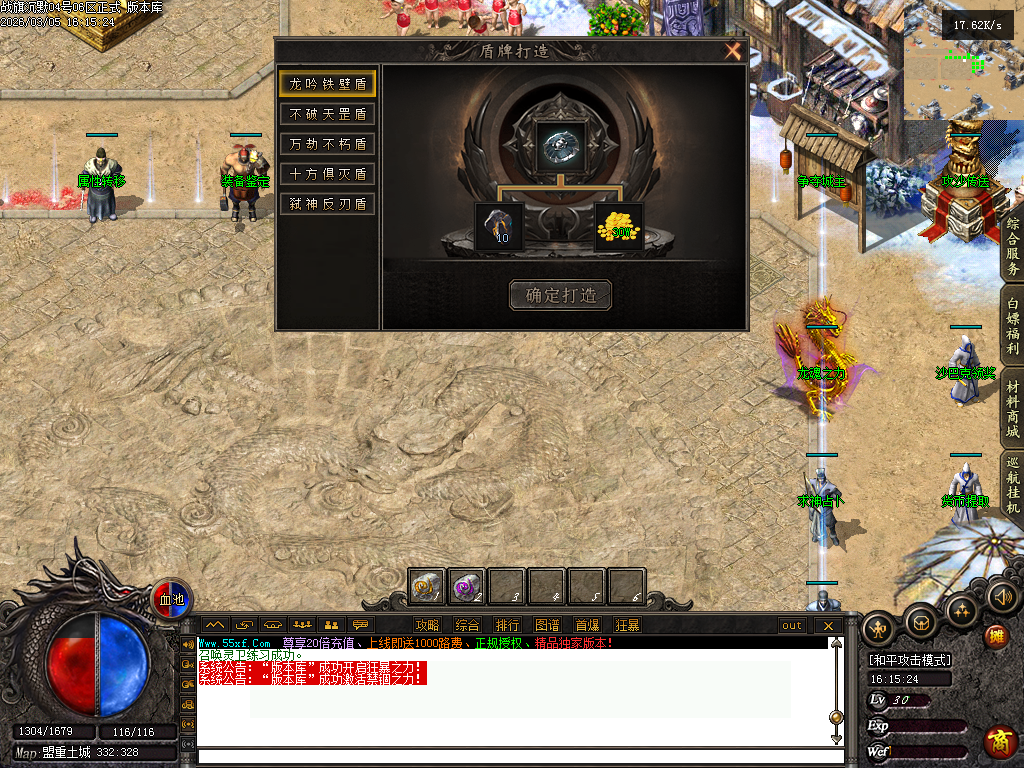Open the 攻略 guide tab
Screen dimensions: 1024x768
tap(427, 626)
